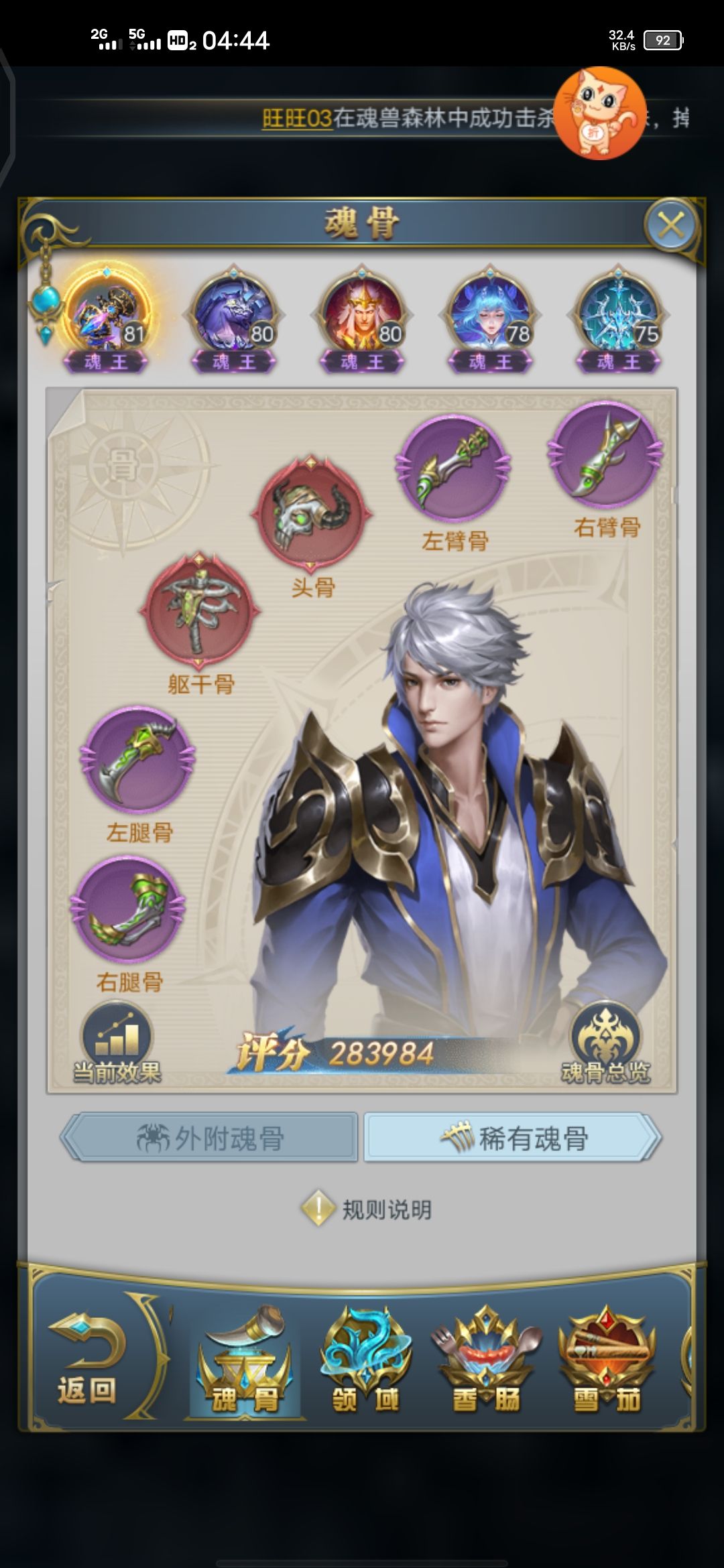Select the 左腿骨 slot

[x=137, y=759]
